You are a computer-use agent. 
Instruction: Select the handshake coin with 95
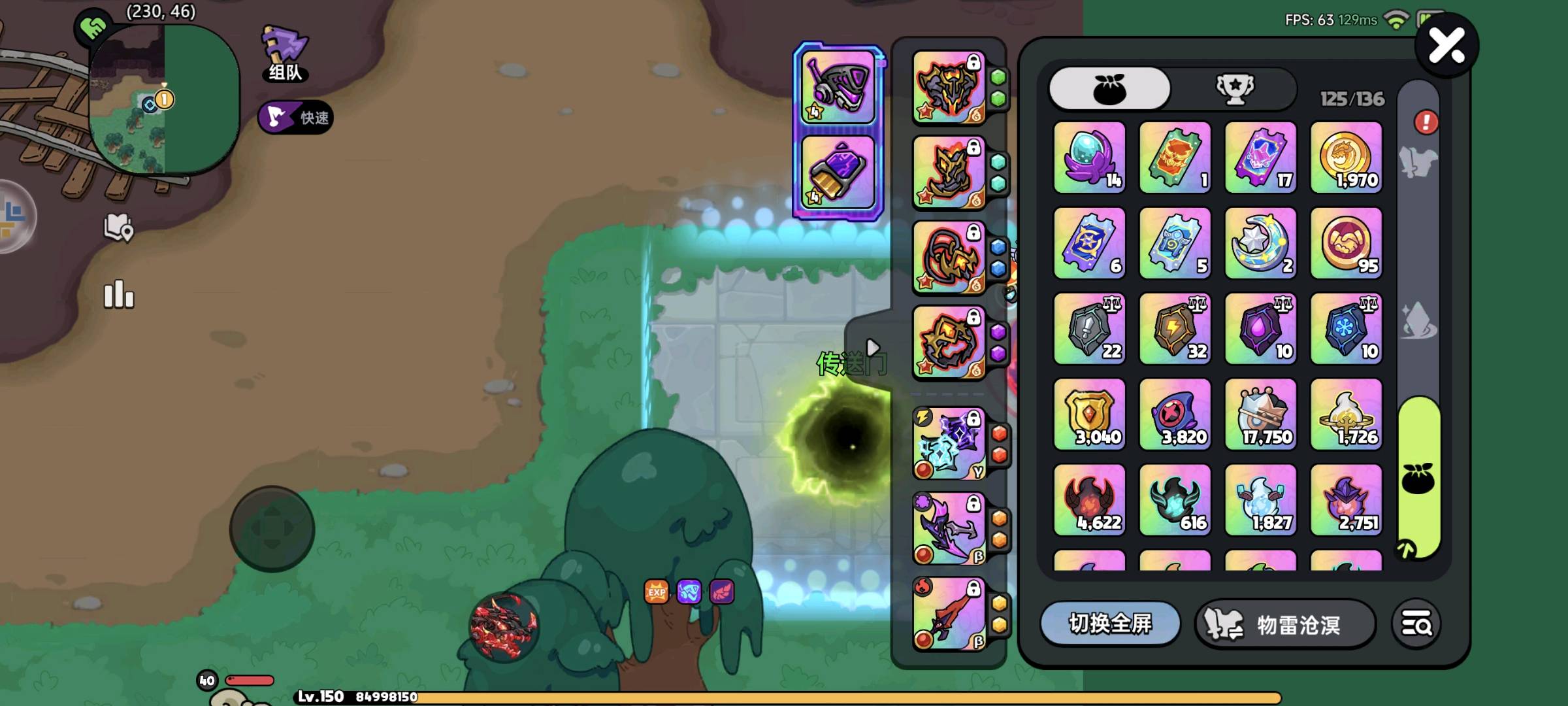pos(1346,243)
